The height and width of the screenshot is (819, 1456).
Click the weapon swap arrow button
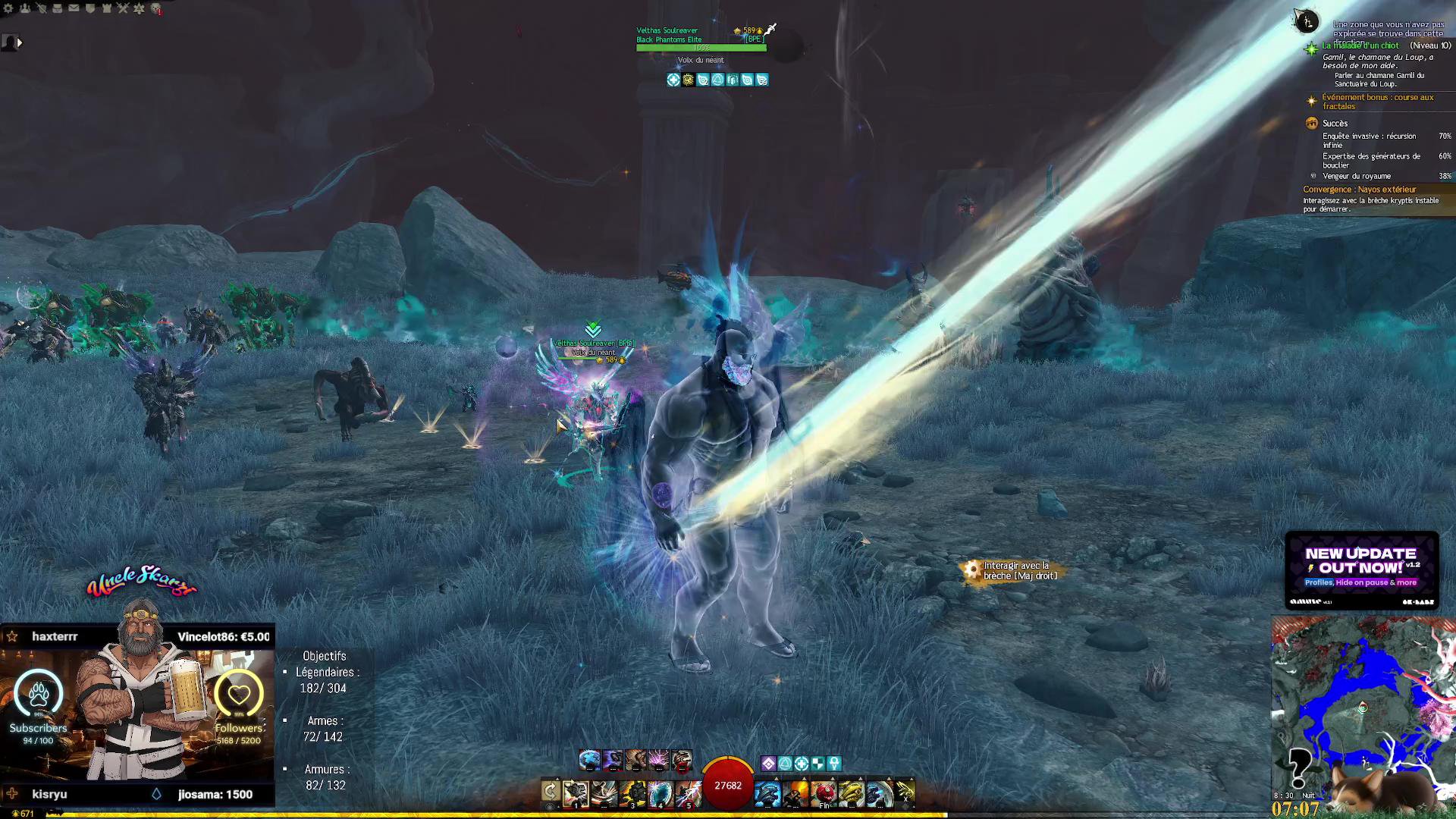(x=551, y=792)
